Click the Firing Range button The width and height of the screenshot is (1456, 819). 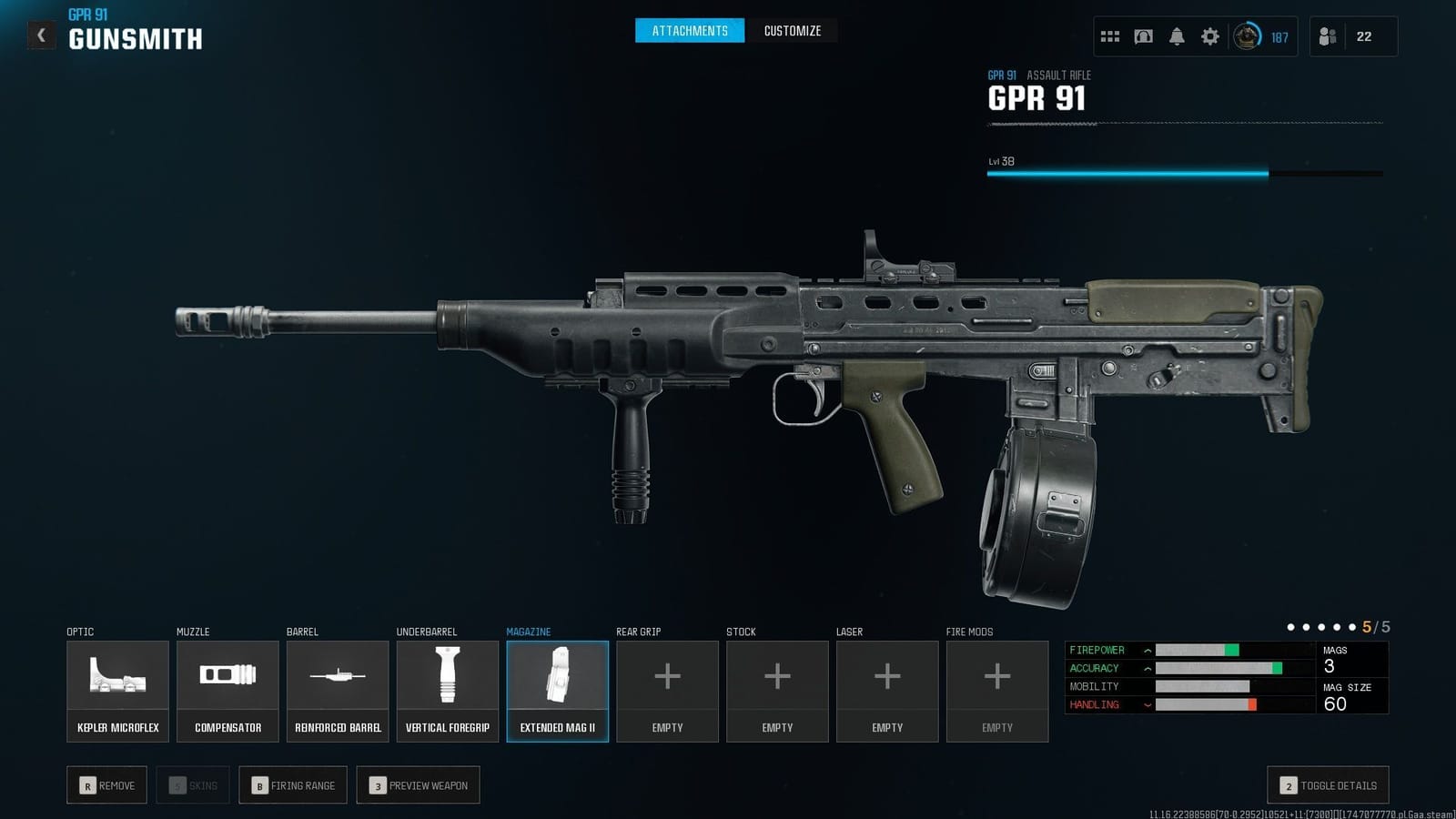point(292,784)
